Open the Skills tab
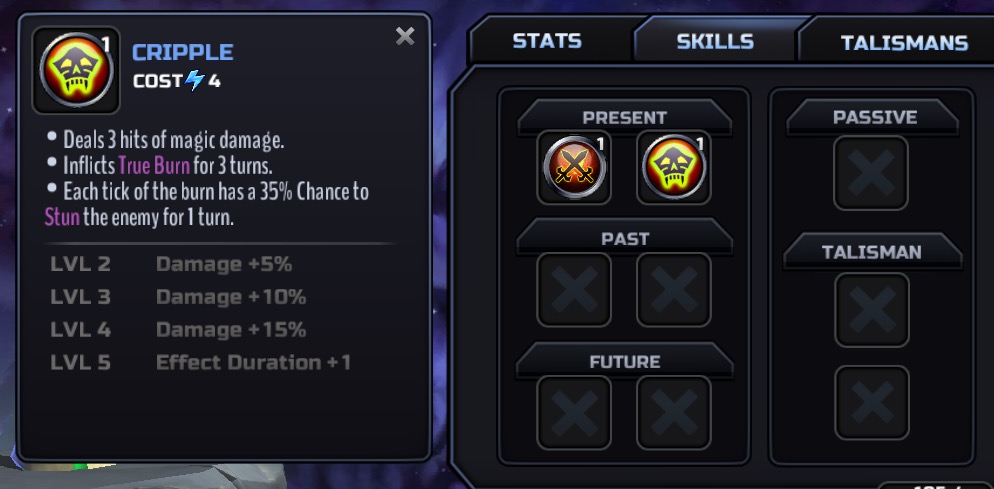994x489 pixels. [714, 42]
